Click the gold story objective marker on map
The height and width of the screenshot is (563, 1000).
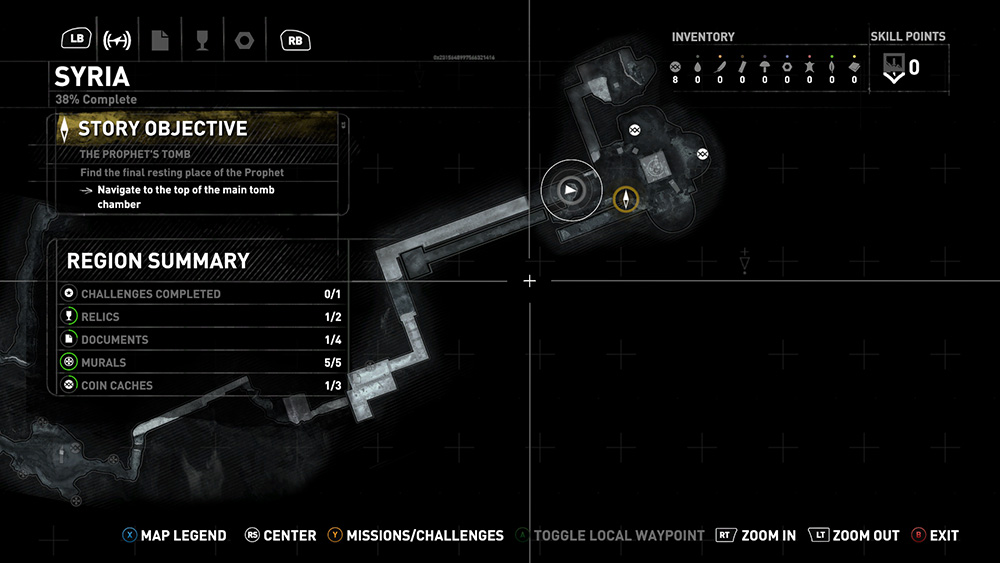point(626,200)
